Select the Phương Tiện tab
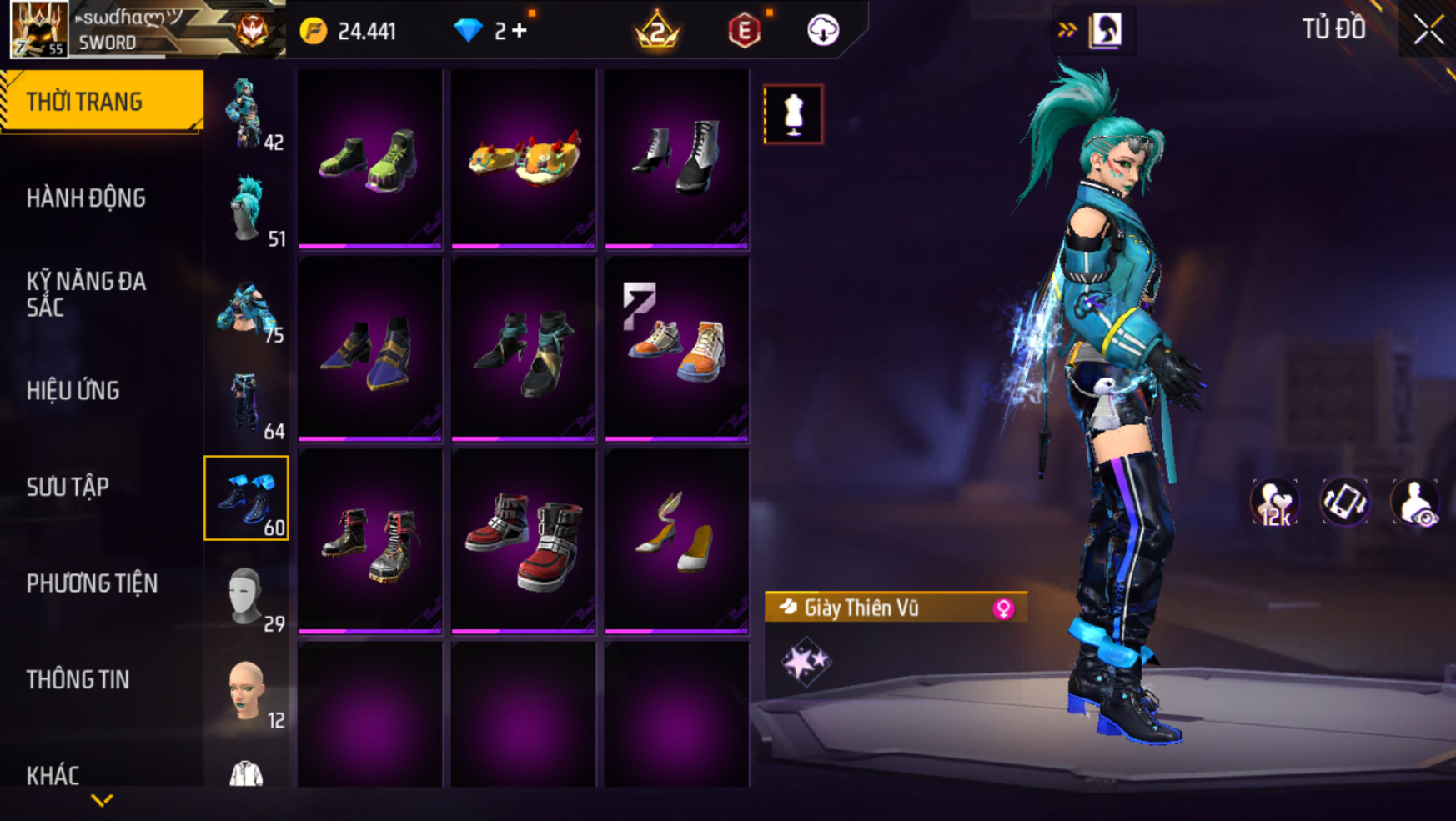The image size is (1456, 821). click(x=92, y=583)
